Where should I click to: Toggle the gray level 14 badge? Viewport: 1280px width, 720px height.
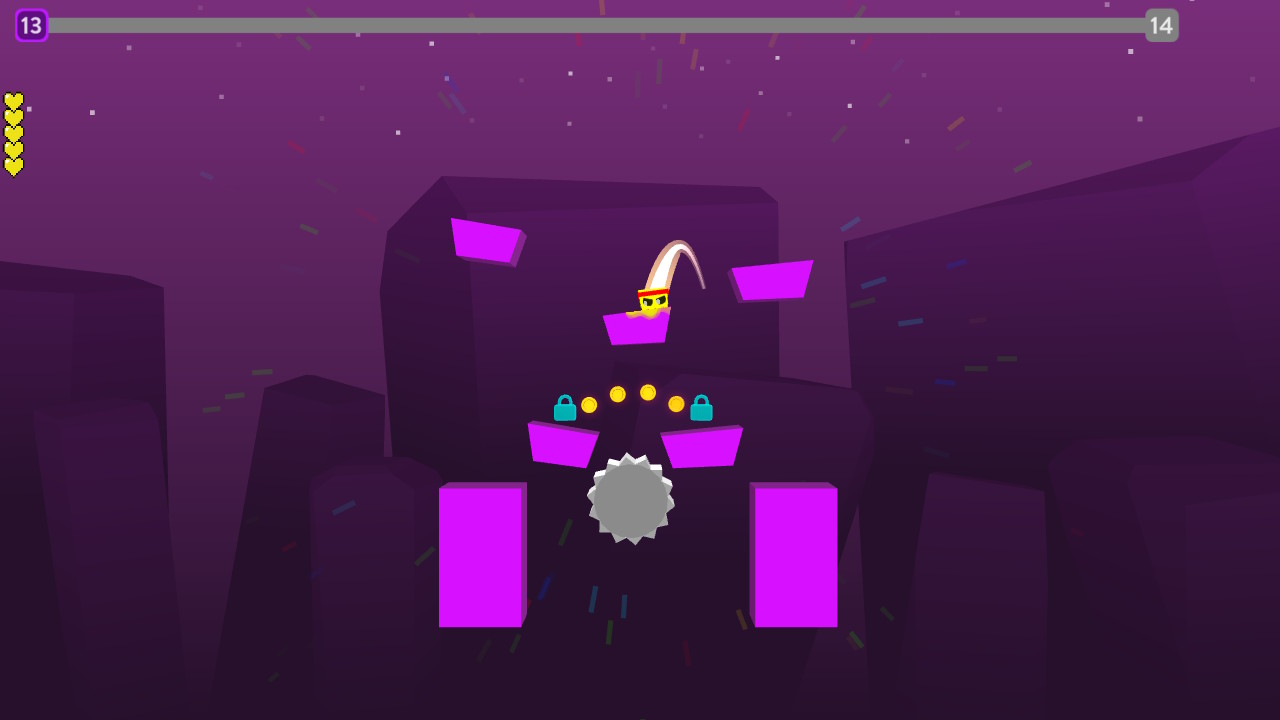[x=1163, y=25]
